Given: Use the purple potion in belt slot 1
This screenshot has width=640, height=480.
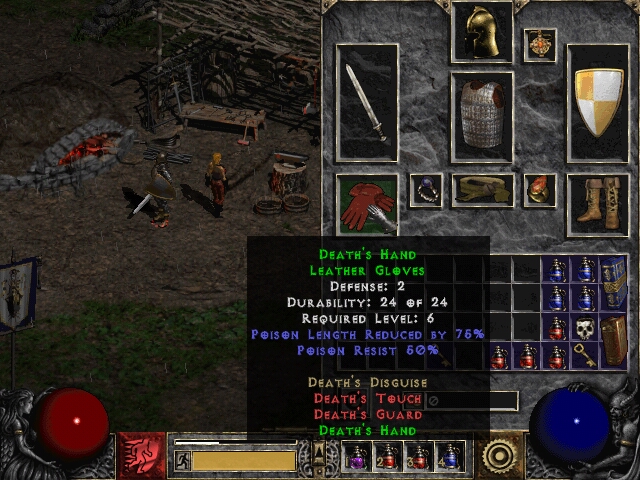Looking at the screenshot, I should [x=356, y=456].
